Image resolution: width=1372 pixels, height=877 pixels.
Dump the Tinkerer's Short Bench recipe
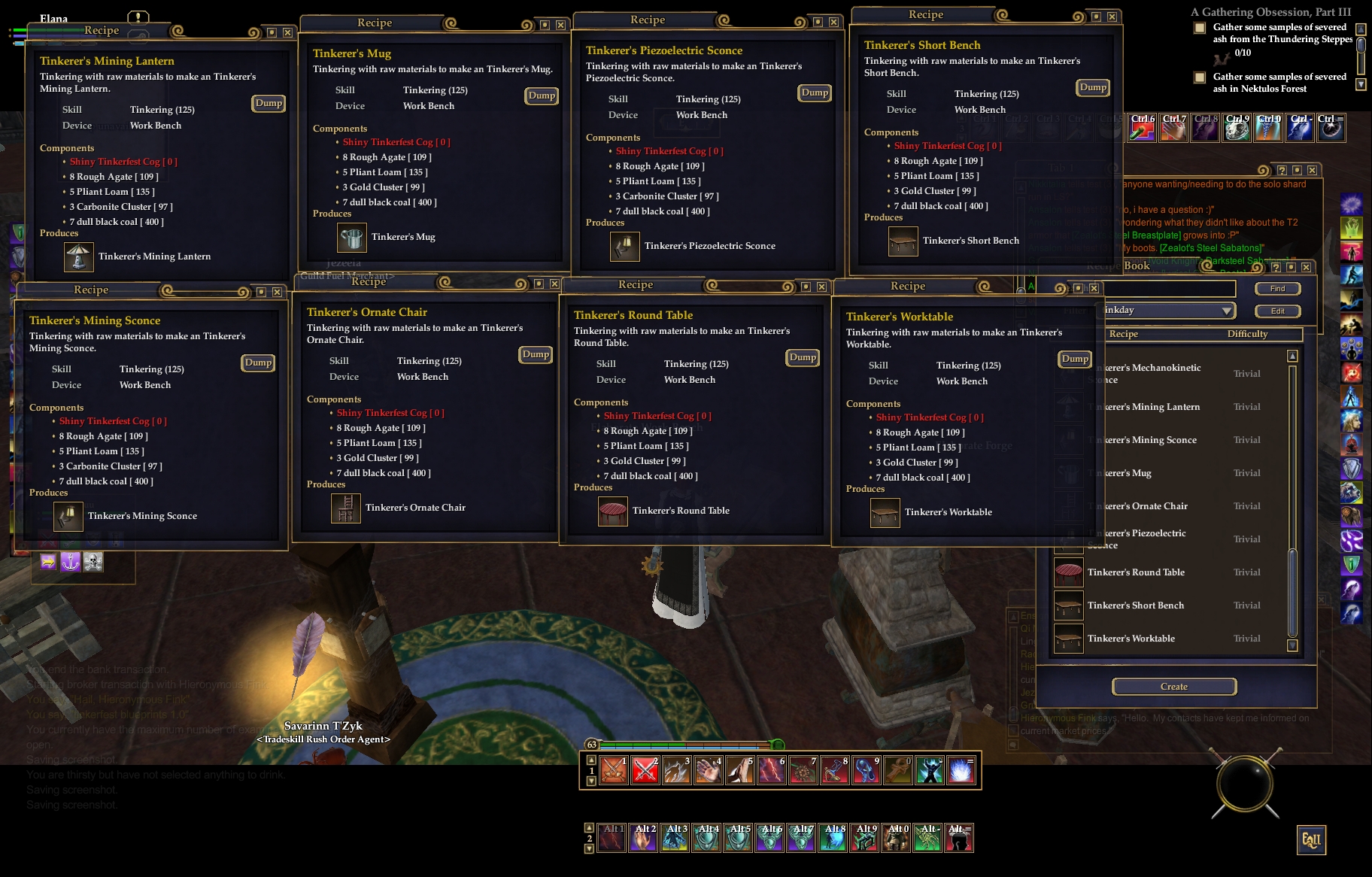[1093, 87]
